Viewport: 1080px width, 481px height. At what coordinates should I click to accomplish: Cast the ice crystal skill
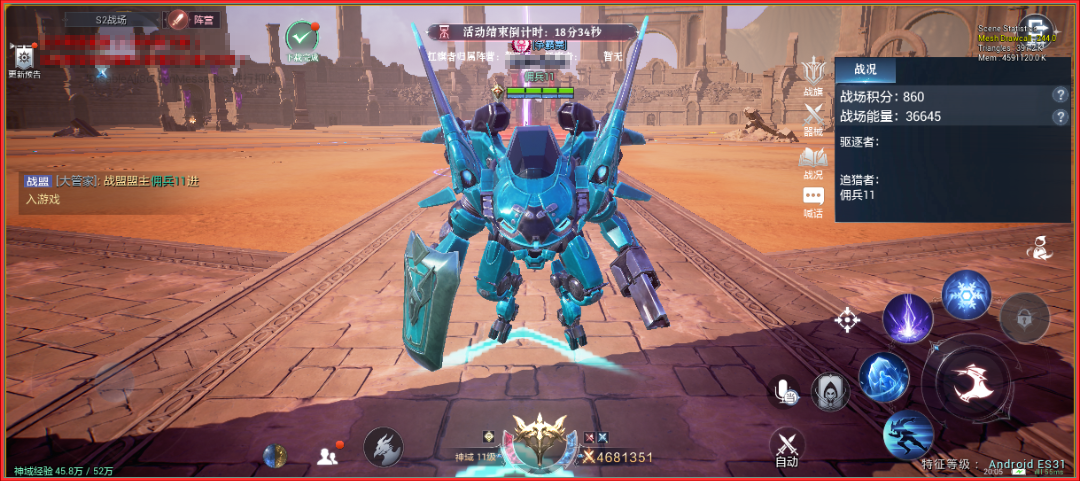point(883,377)
